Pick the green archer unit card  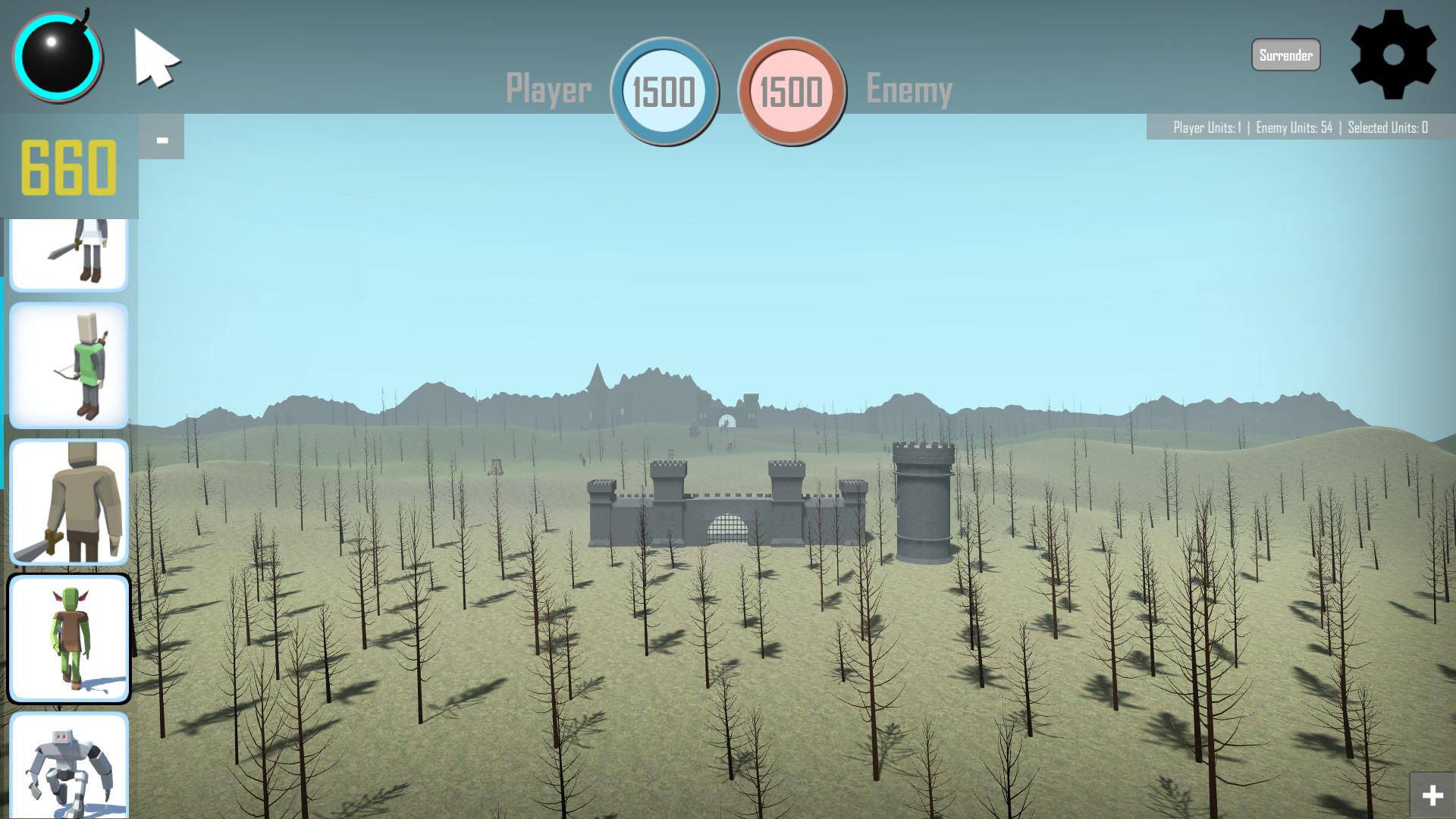[x=69, y=366]
